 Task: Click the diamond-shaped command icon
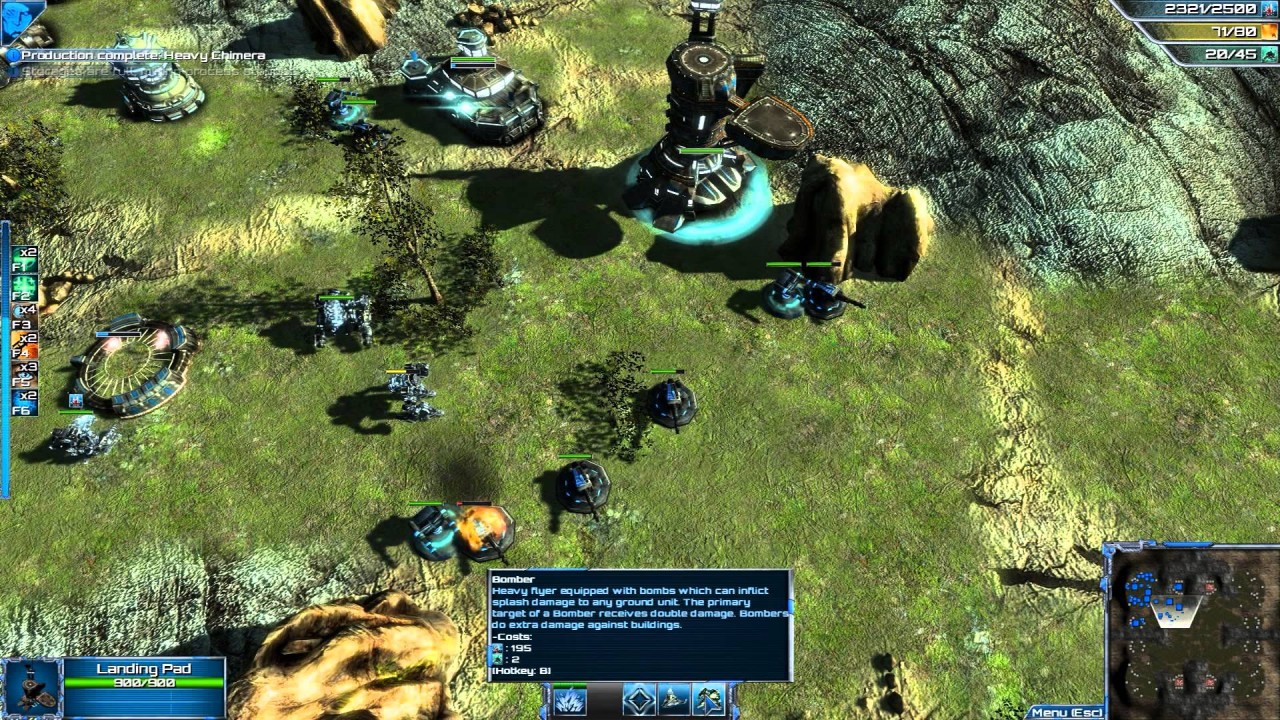639,700
